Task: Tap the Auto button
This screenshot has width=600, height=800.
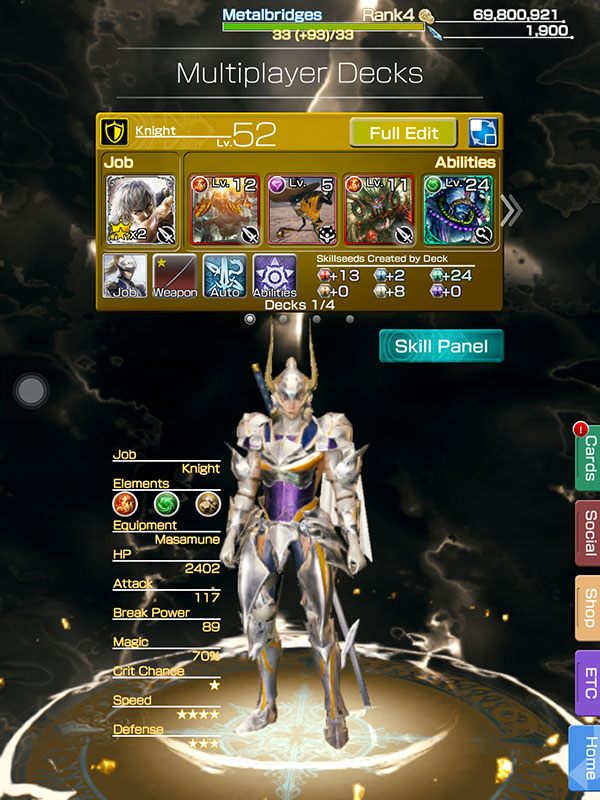Action: [224, 276]
